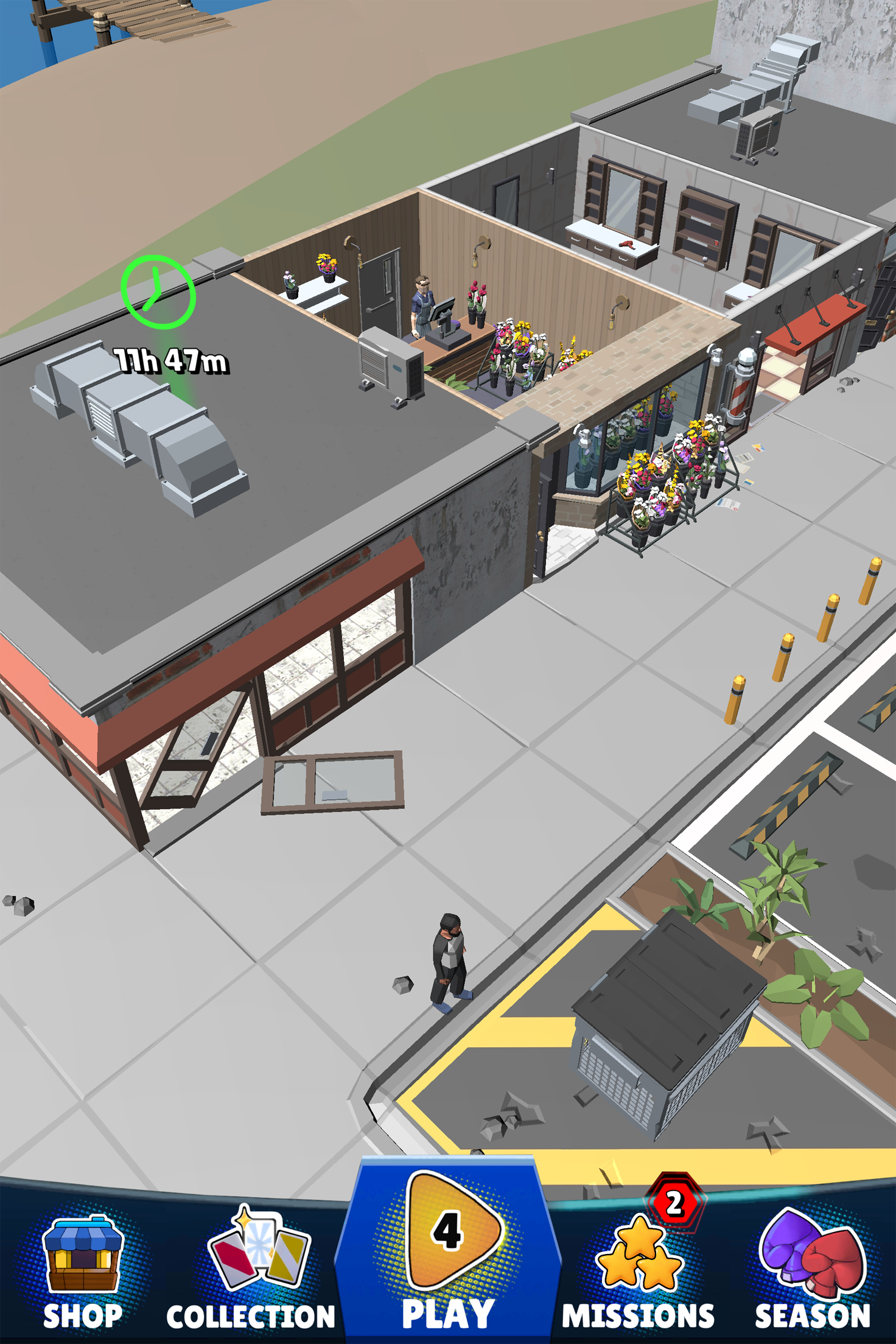Tap the green clock timer marker

pos(158,292)
